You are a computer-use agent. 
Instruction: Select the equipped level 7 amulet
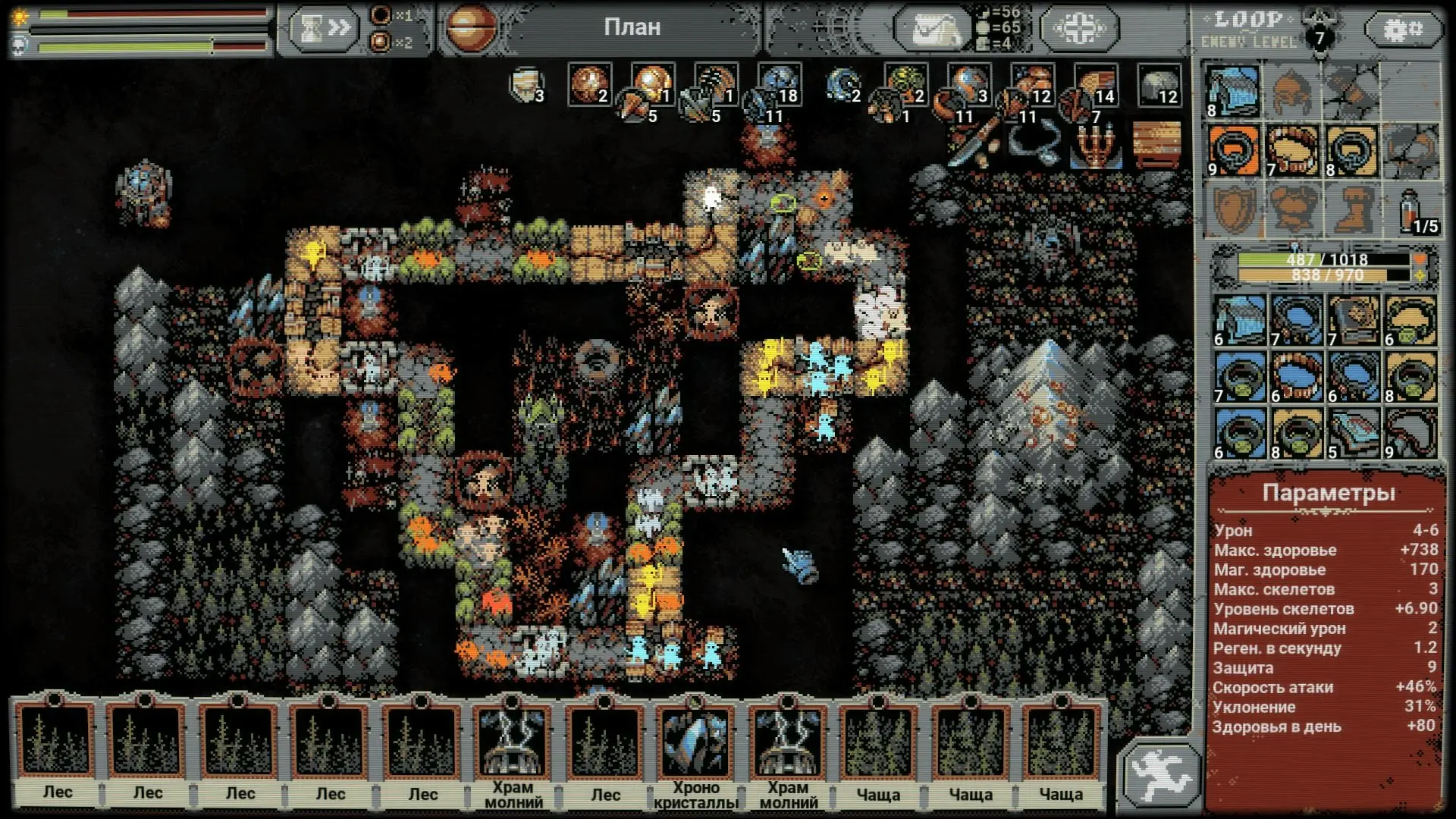coord(1292,151)
